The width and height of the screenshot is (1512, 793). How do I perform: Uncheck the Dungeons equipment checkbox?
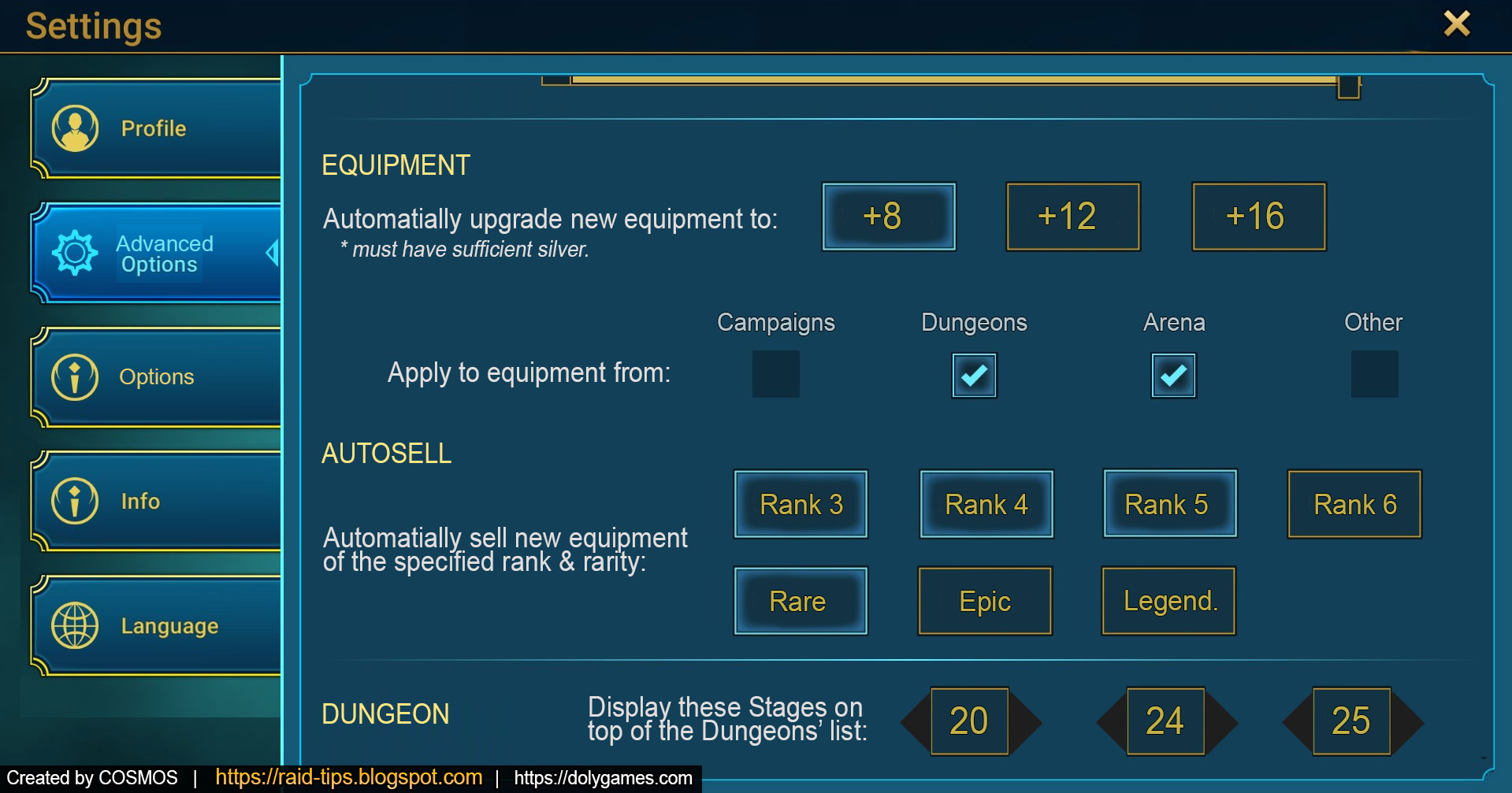(x=973, y=375)
